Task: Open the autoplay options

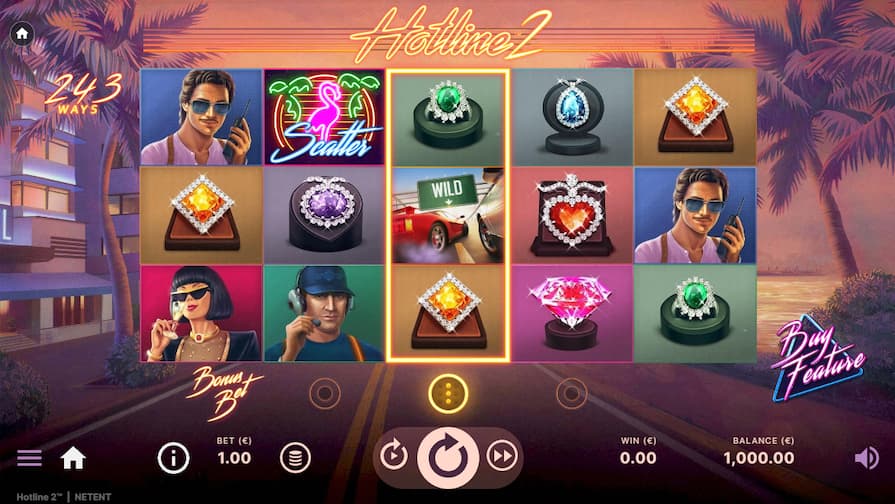Action: pyautogui.click(x=394, y=457)
